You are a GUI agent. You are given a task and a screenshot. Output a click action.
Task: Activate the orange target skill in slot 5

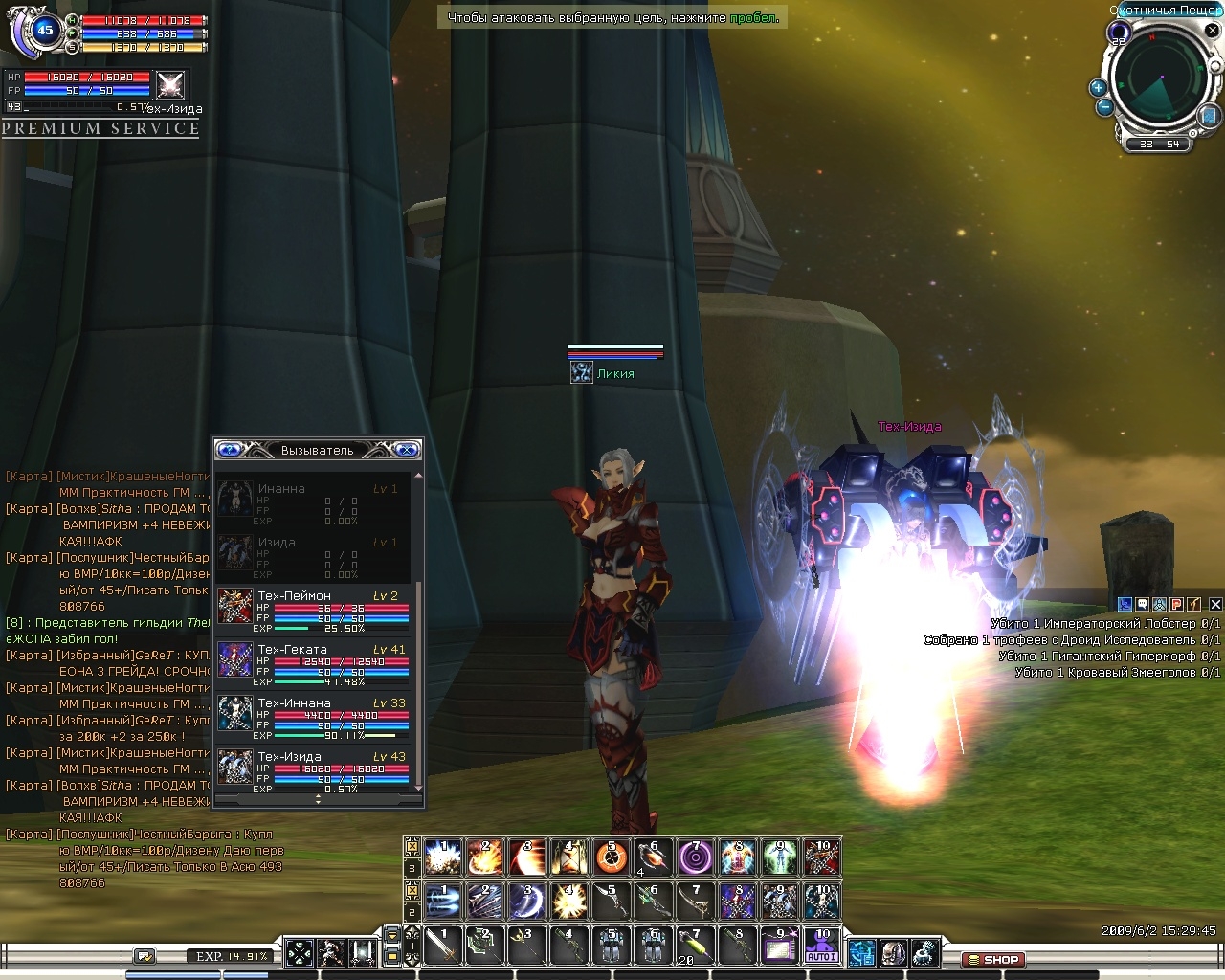[x=612, y=857]
